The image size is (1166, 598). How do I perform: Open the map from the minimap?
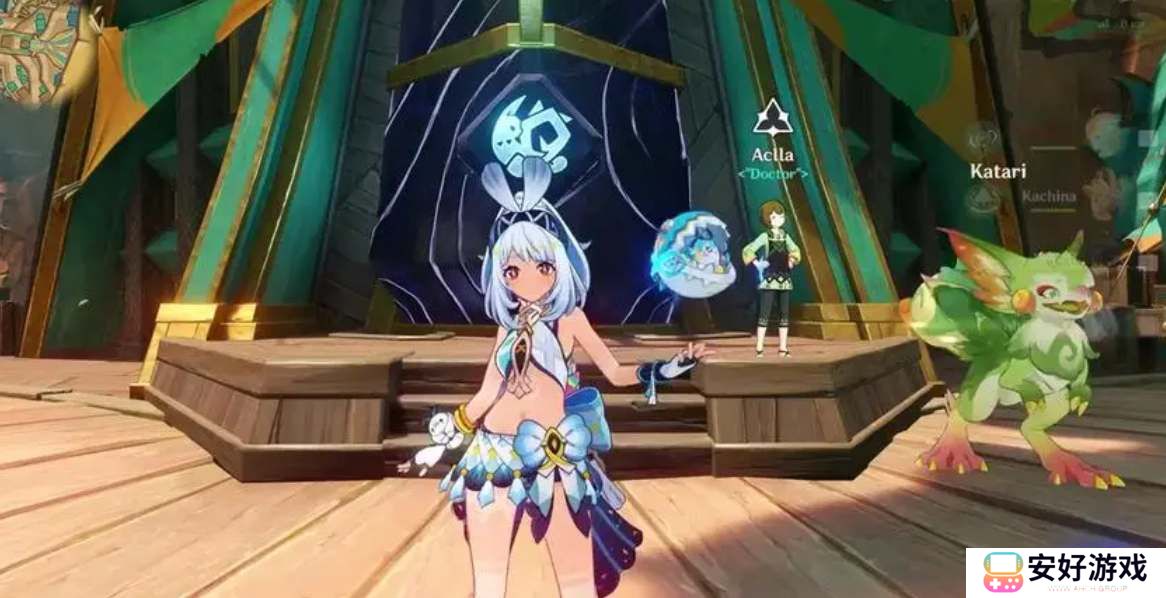pyautogui.click(x=42, y=47)
